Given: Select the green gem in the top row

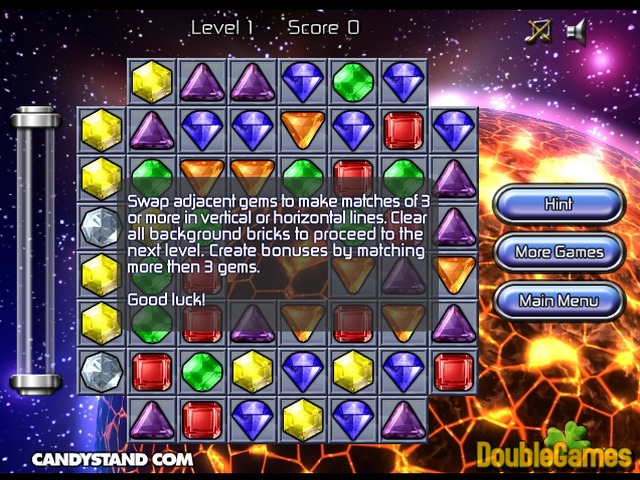Looking at the screenshot, I should (353, 81).
